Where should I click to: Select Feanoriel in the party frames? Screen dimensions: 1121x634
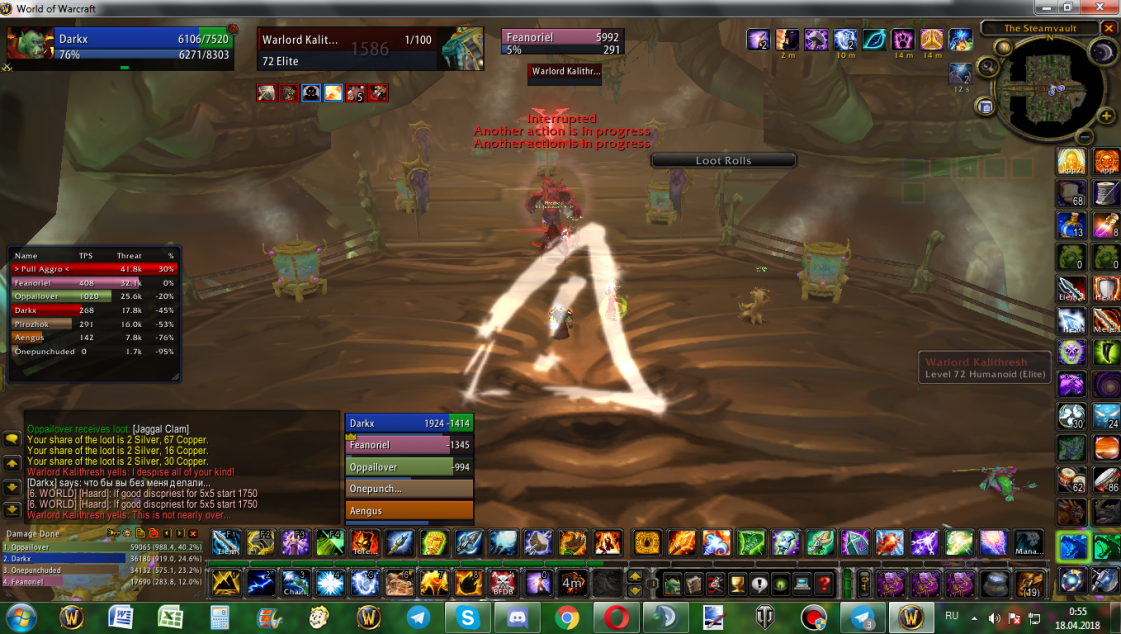pos(408,445)
